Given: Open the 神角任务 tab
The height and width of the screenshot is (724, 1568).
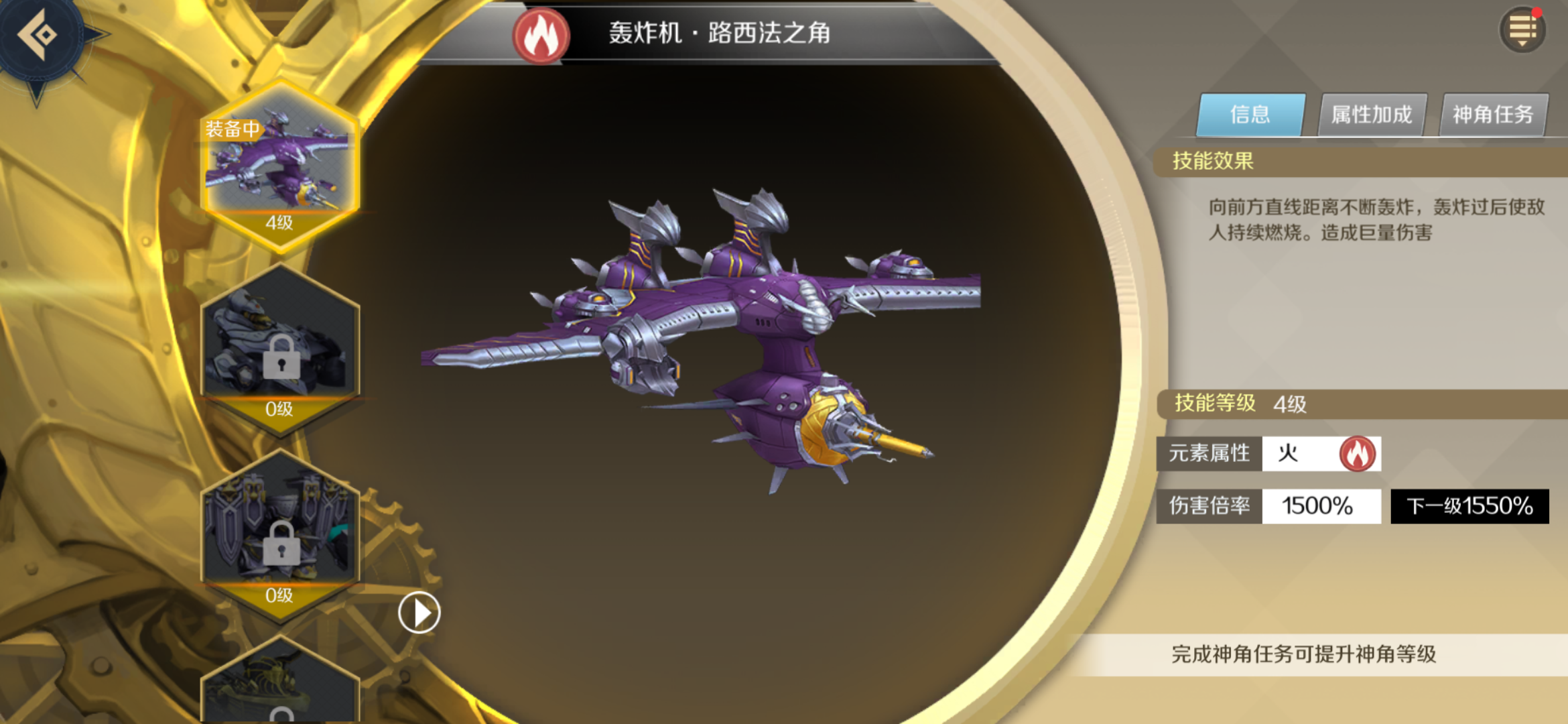Looking at the screenshot, I should point(1493,114).
